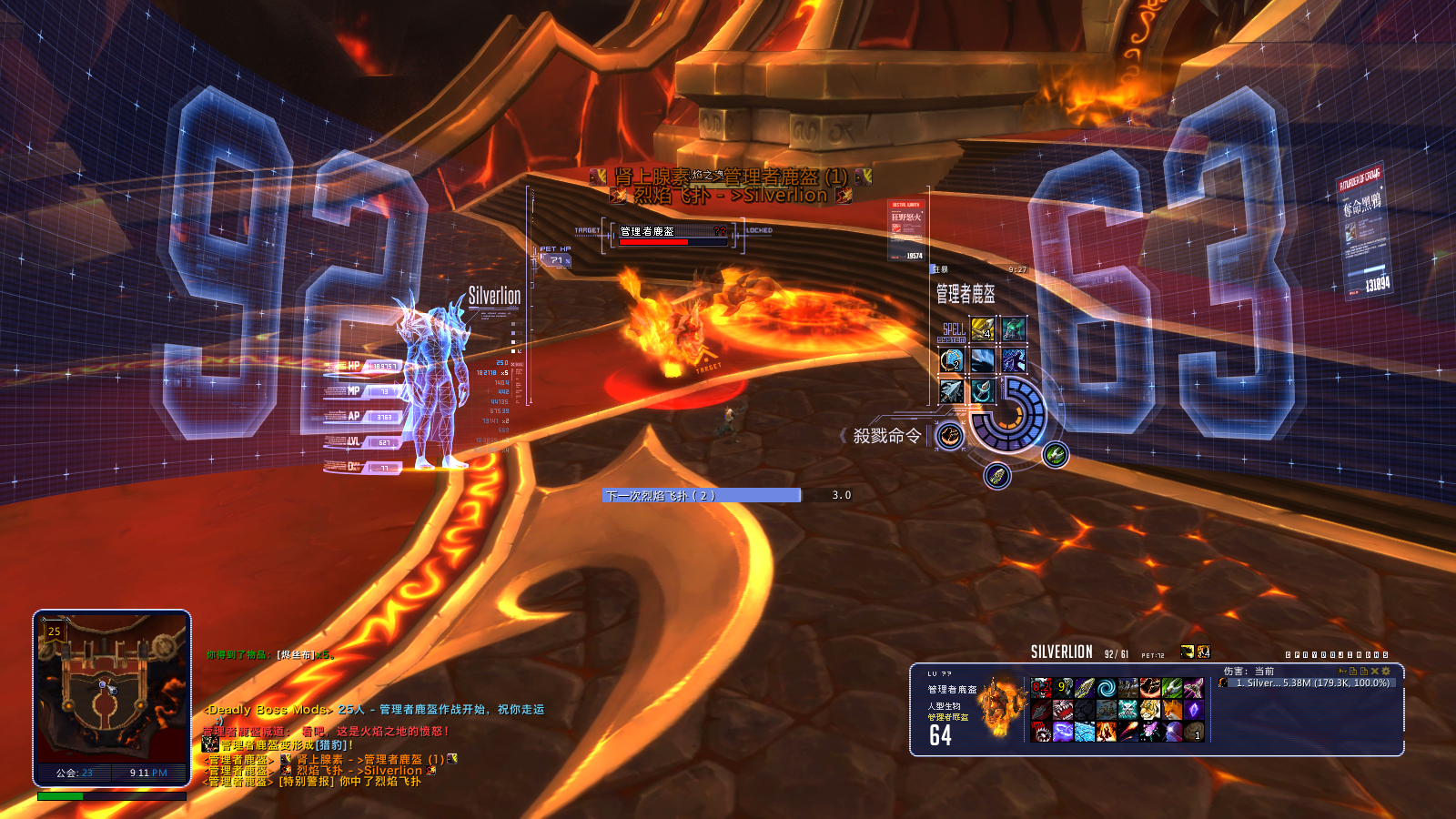The height and width of the screenshot is (819, 1456).
Task: Click the guild count label under minimap
Action: pyautogui.click(x=75, y=773)
